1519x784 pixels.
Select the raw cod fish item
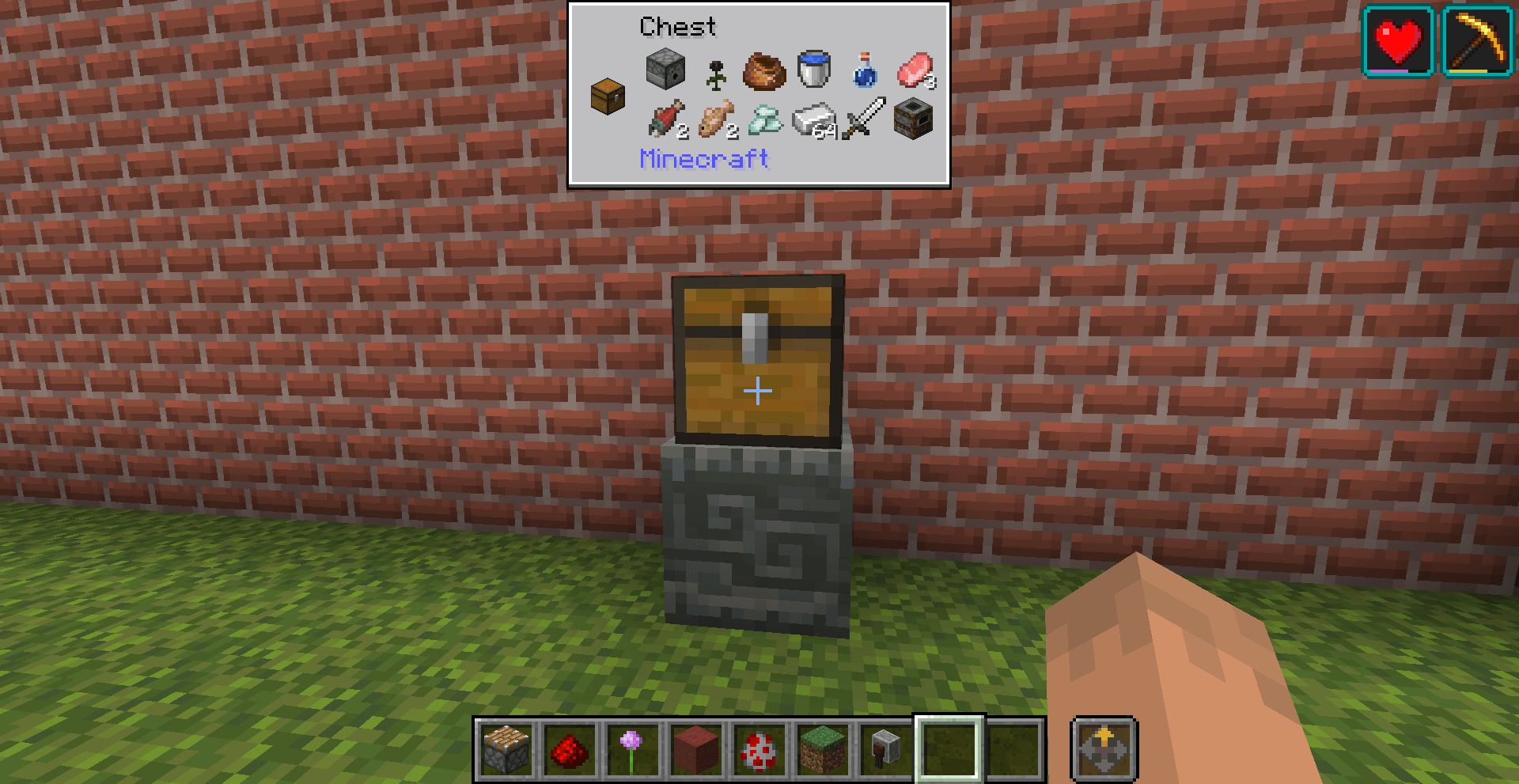click(714, 120)
